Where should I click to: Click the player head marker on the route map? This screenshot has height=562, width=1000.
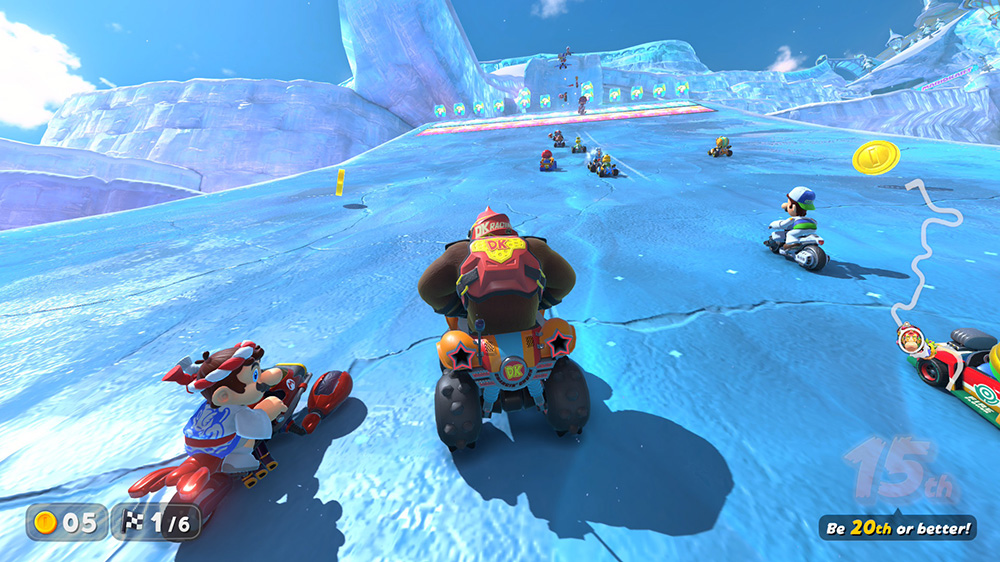coord(912,338)
